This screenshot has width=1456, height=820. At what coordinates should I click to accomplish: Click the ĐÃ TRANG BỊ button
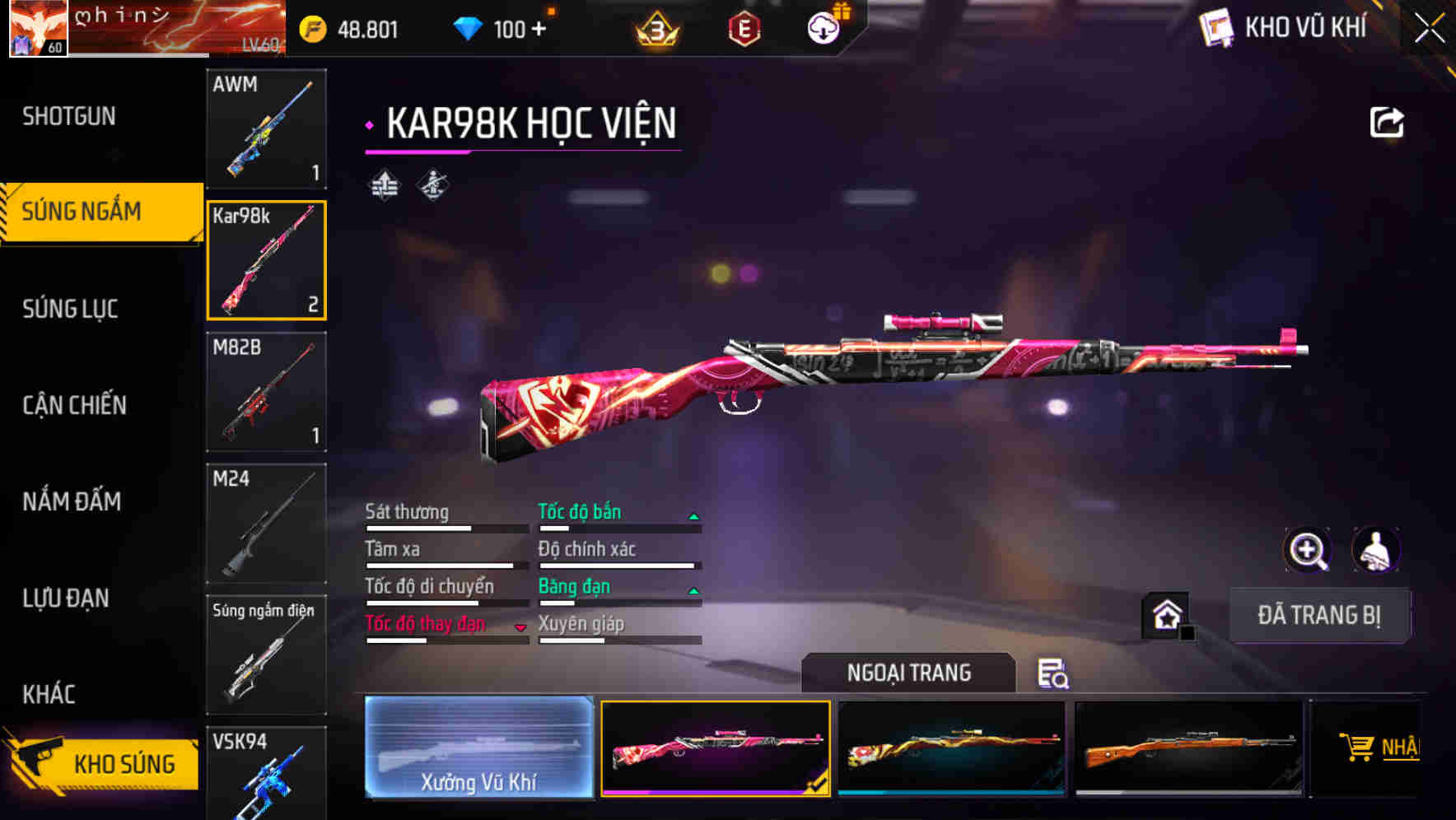tap(1319, 615)
